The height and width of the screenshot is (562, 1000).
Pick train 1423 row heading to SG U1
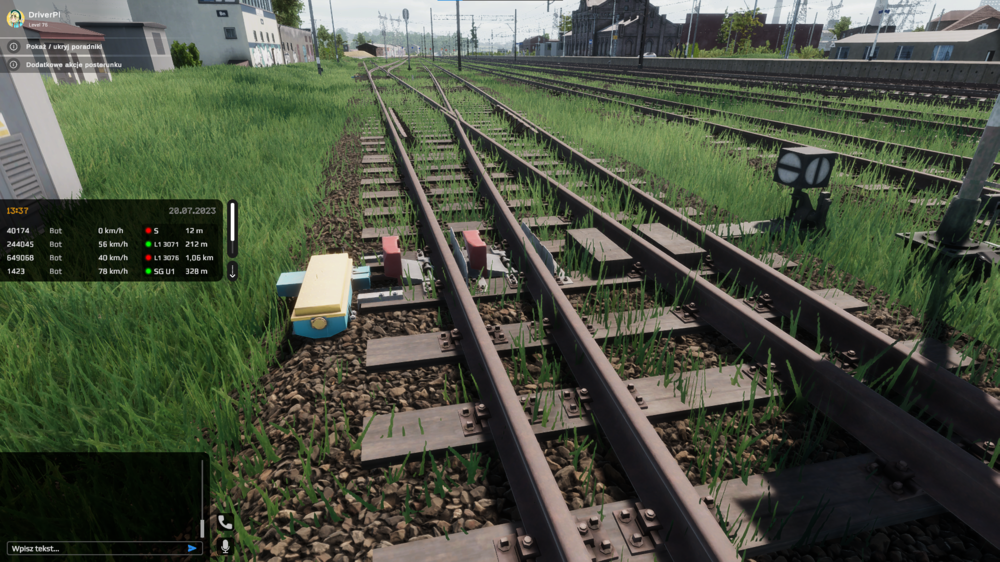tap(110, 271)
